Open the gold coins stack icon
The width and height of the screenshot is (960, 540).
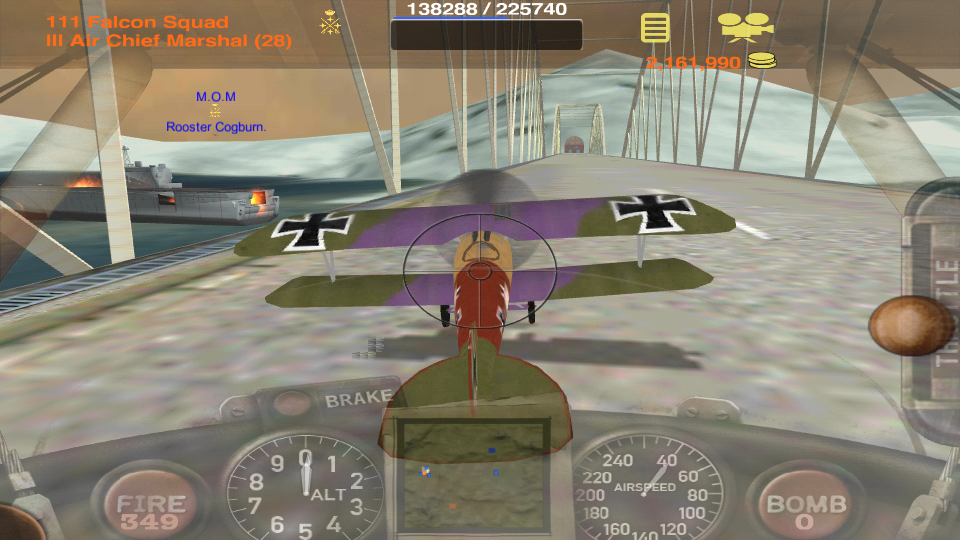coord(762,61)
